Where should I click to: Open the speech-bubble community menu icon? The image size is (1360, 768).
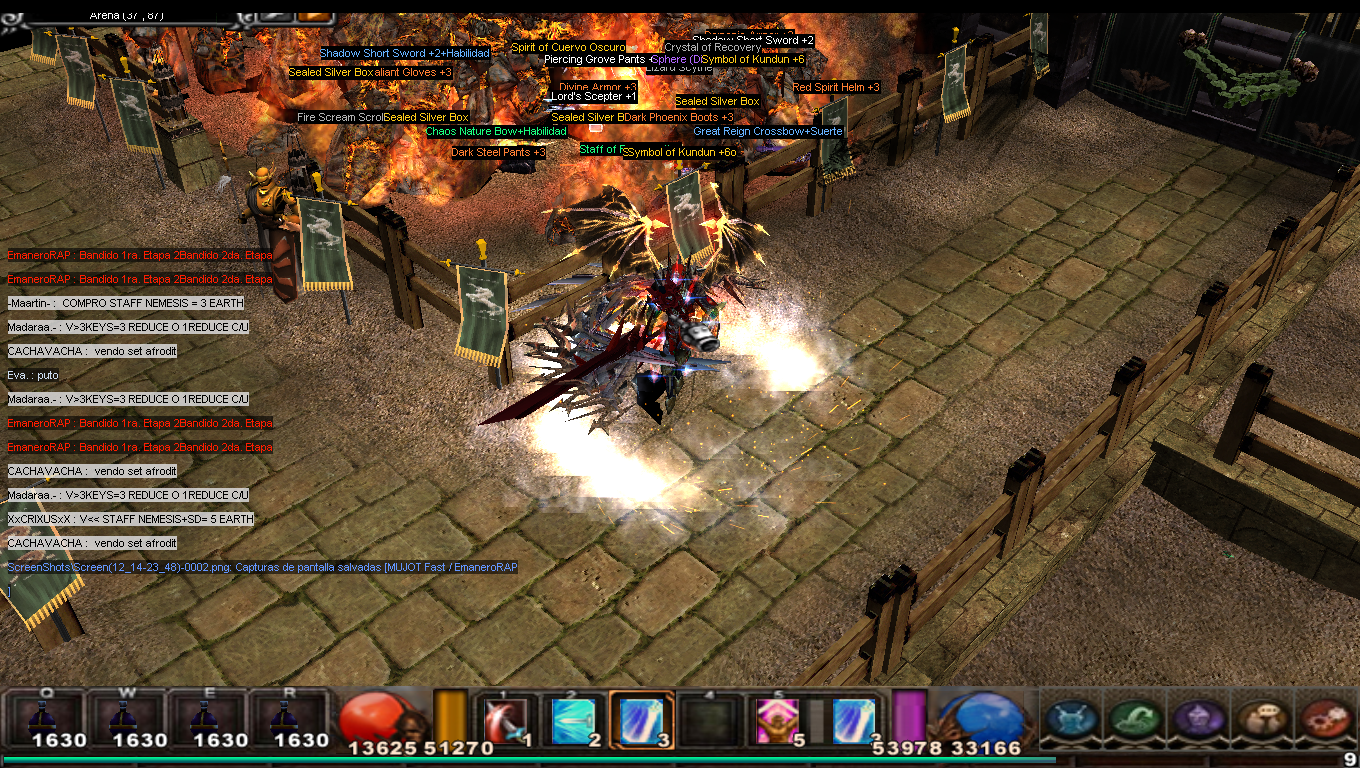tap(1260, 718)
